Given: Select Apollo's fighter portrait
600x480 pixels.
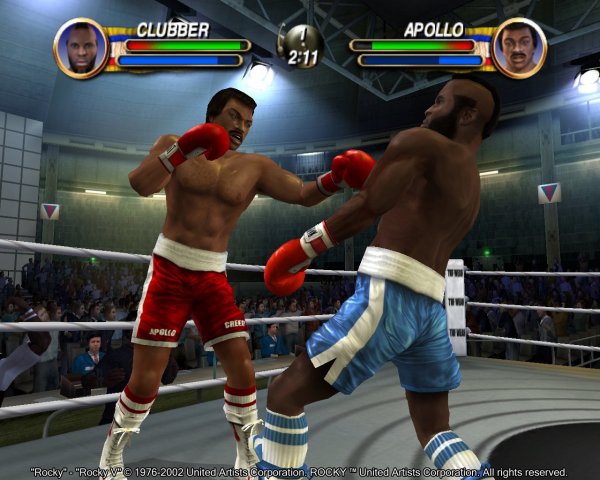Looking at the screenshot, I should click(519, 47).
